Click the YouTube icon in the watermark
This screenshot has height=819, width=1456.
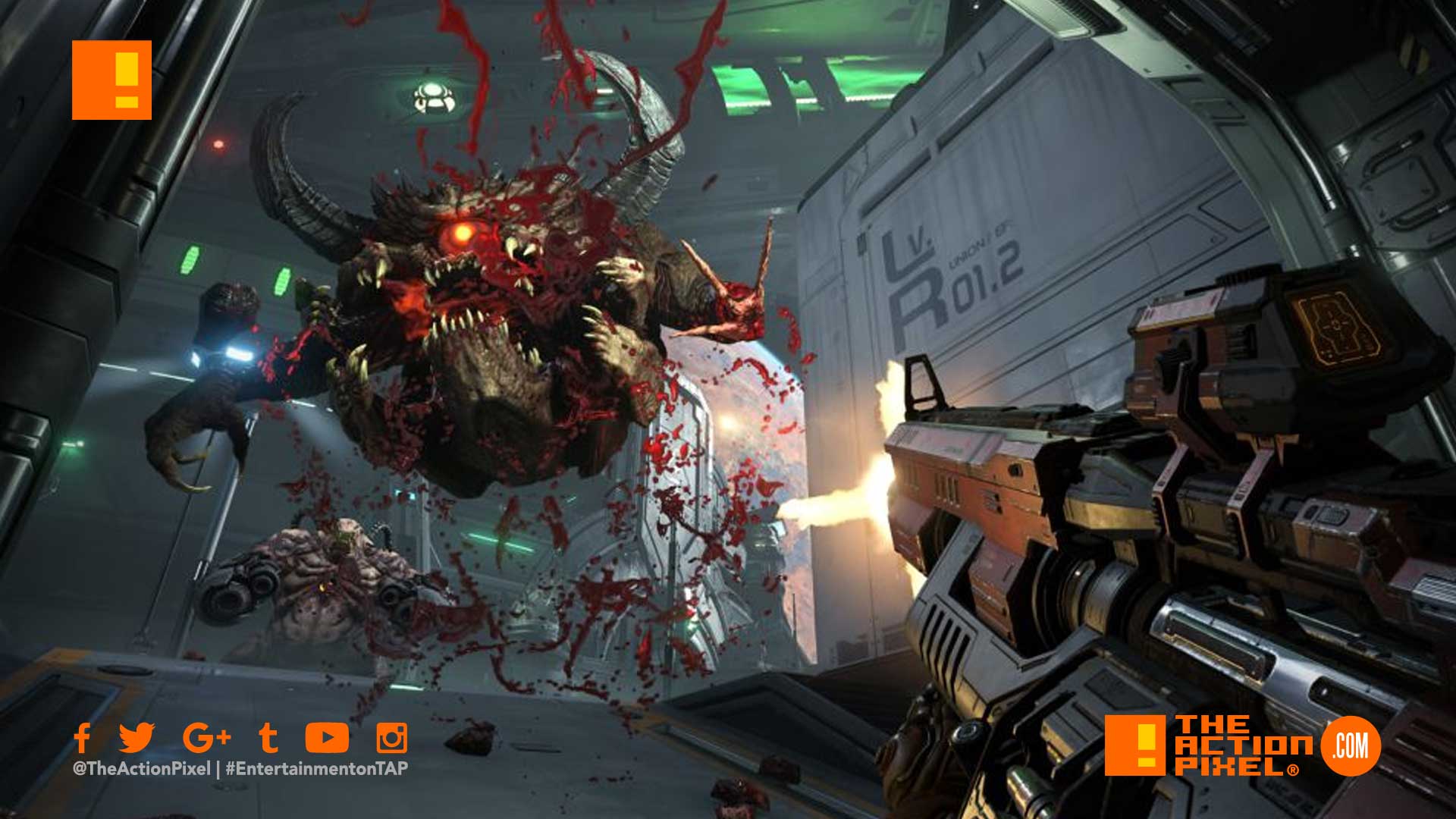327,737
